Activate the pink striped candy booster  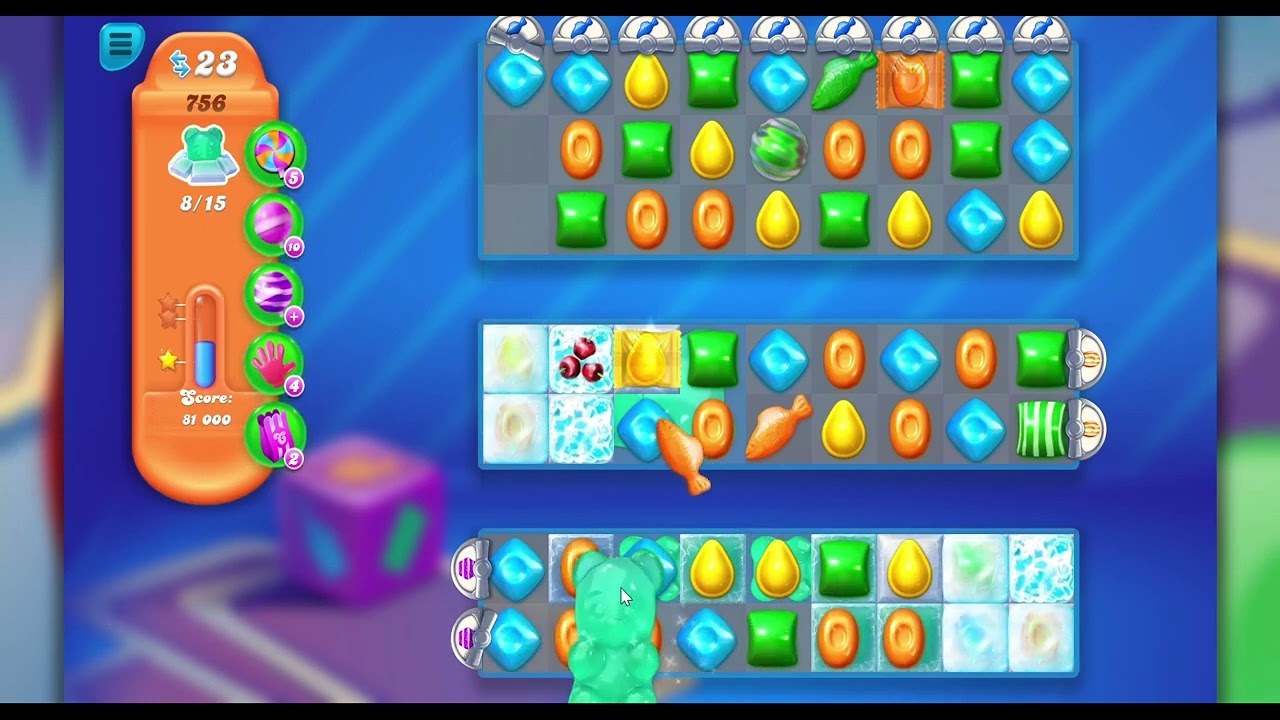click(273, 221)
